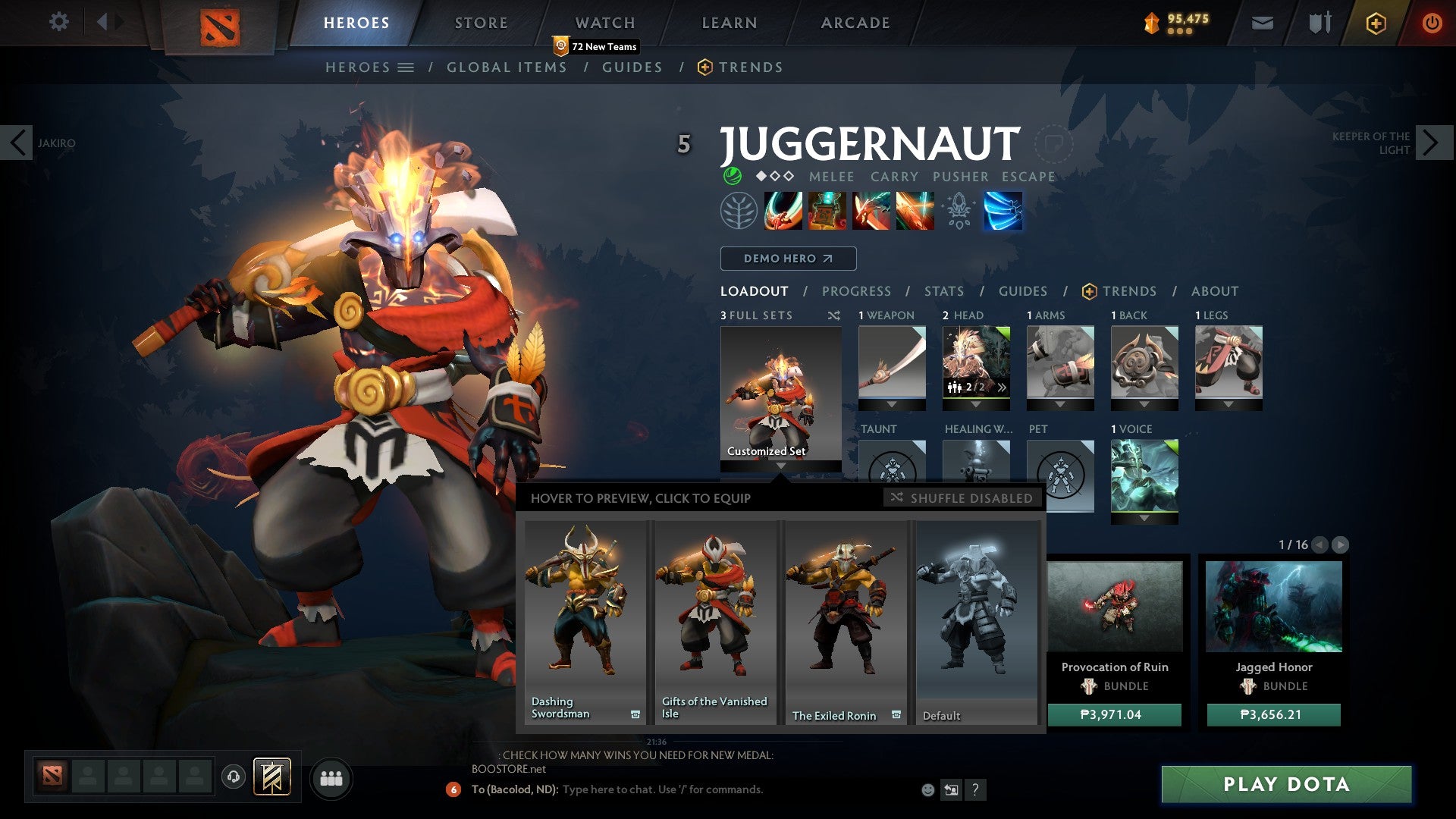Click the Dota Plus hexagon icon
The height and width of the screenshot is (819, 1456).
(1376, 23)
